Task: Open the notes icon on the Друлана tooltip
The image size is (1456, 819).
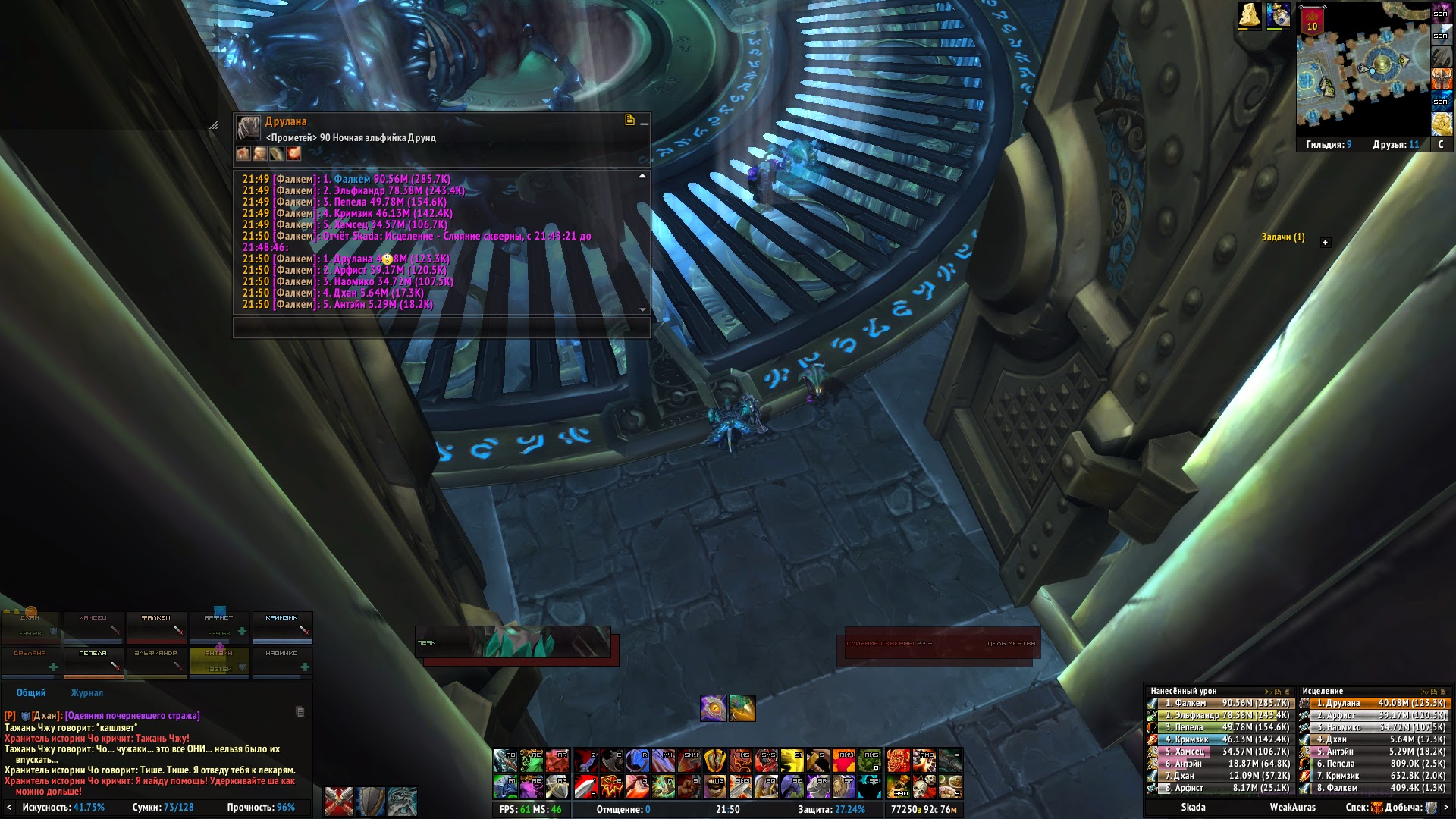Action: (629, 120)
